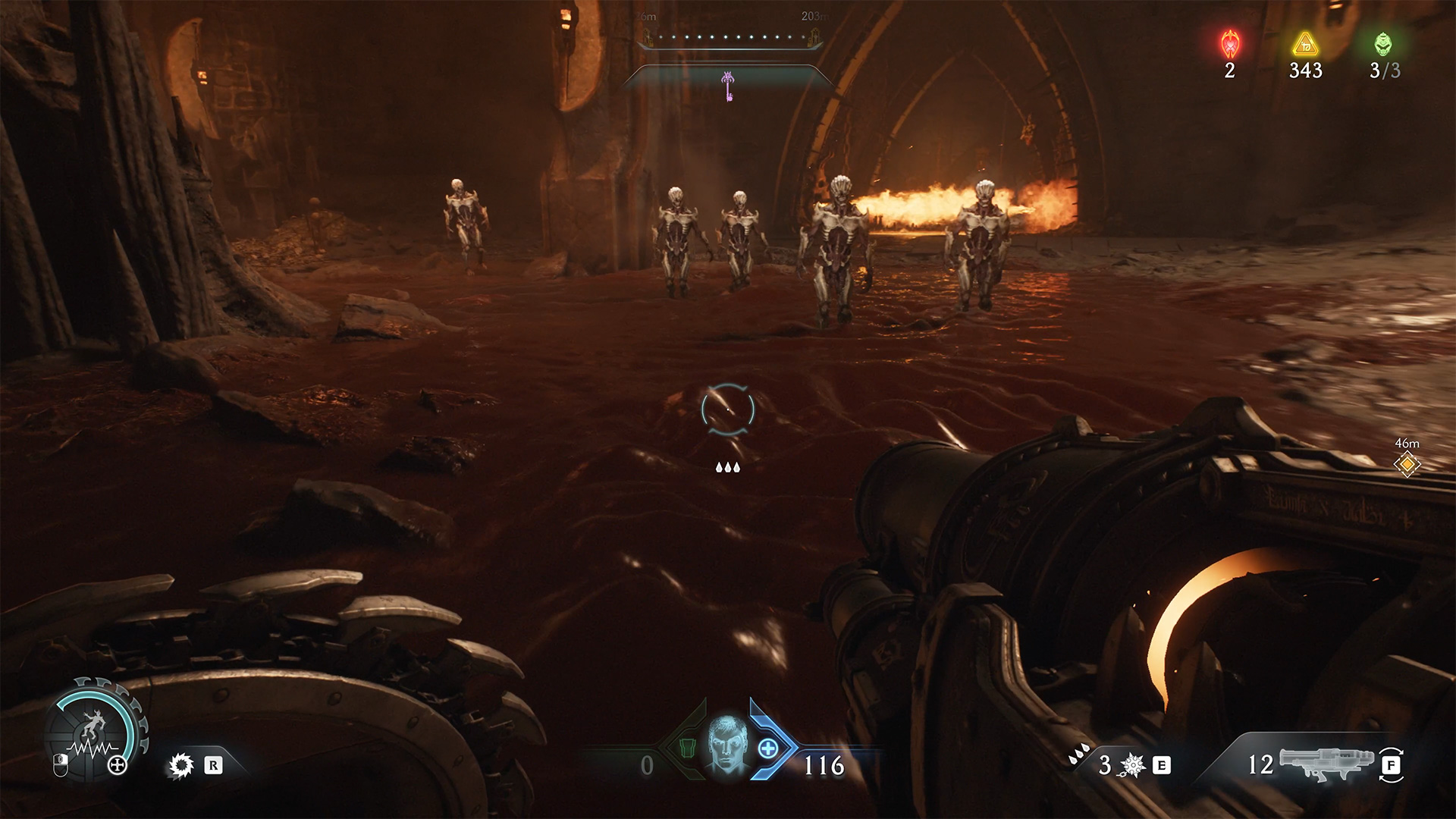Select the spiked flail melee icon

(x=1131, y=765)
